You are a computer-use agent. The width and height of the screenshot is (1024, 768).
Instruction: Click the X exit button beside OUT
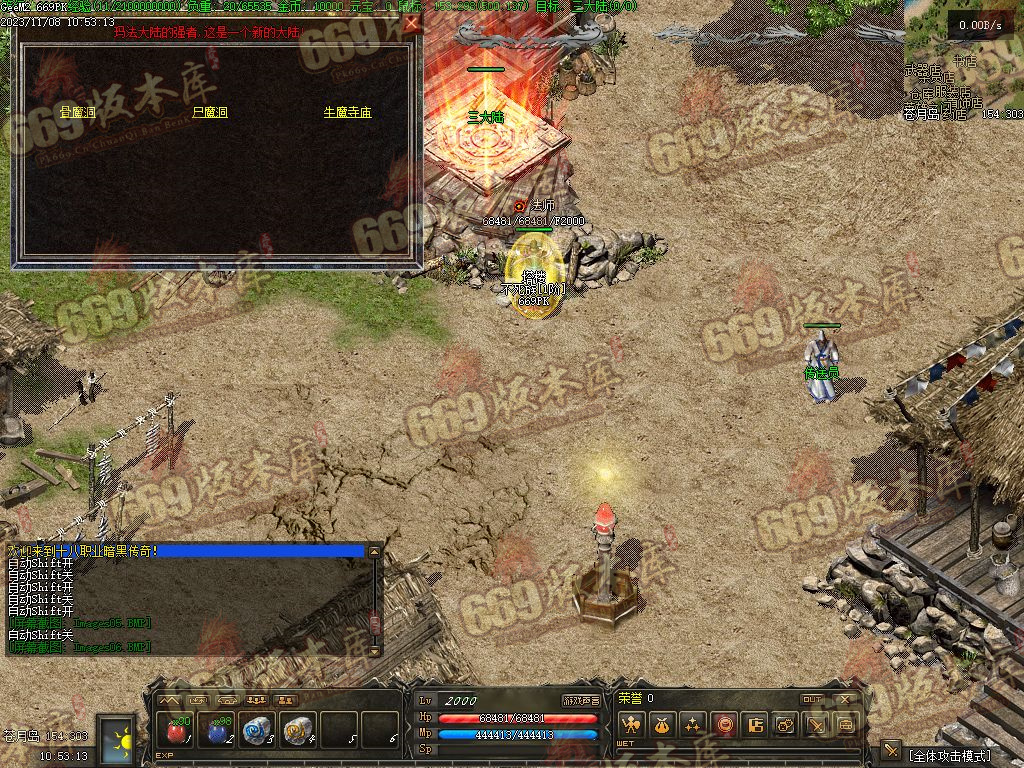tap(846, 699)
